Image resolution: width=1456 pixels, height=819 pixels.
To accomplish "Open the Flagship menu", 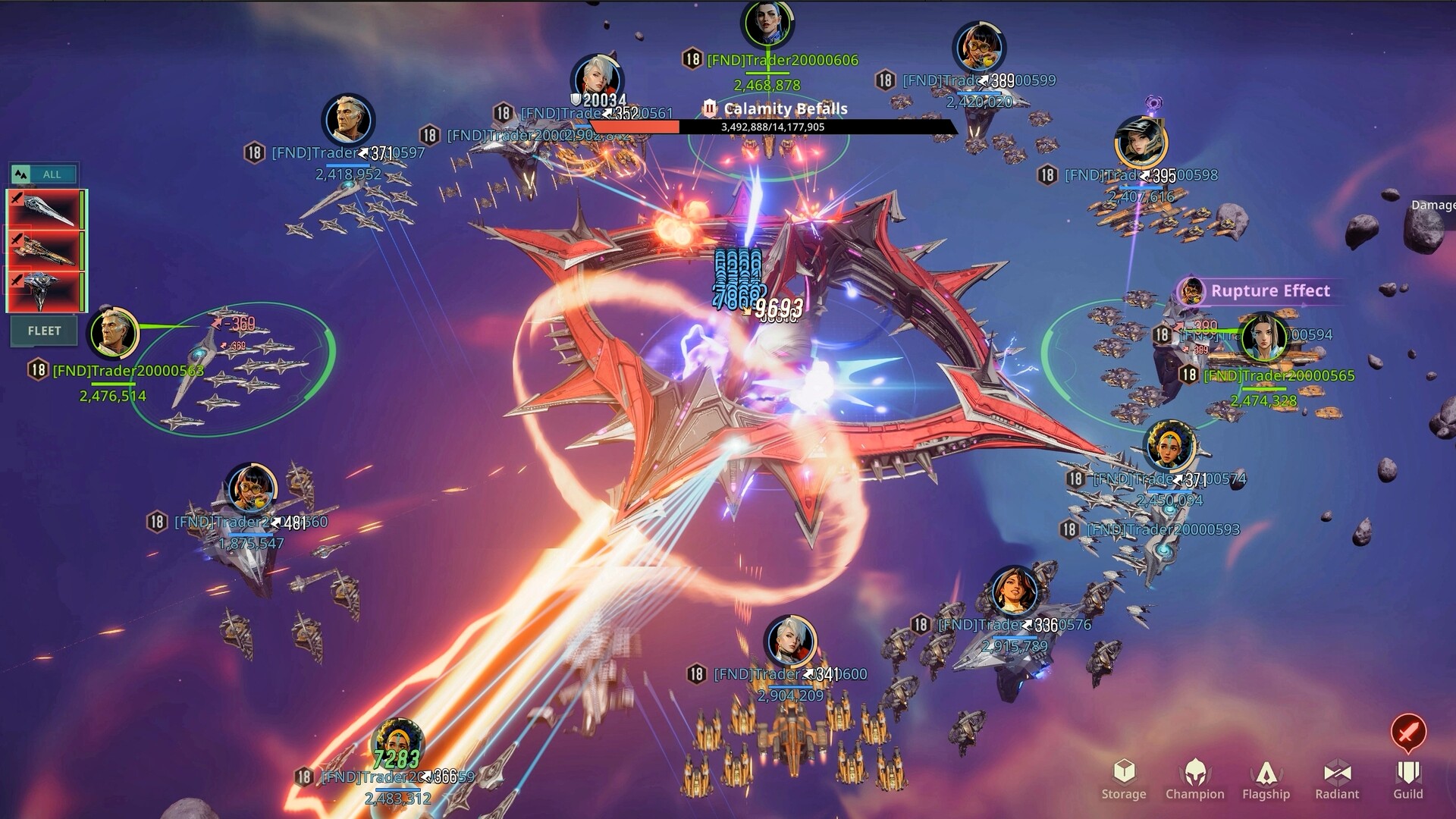I will point(1266,779).
